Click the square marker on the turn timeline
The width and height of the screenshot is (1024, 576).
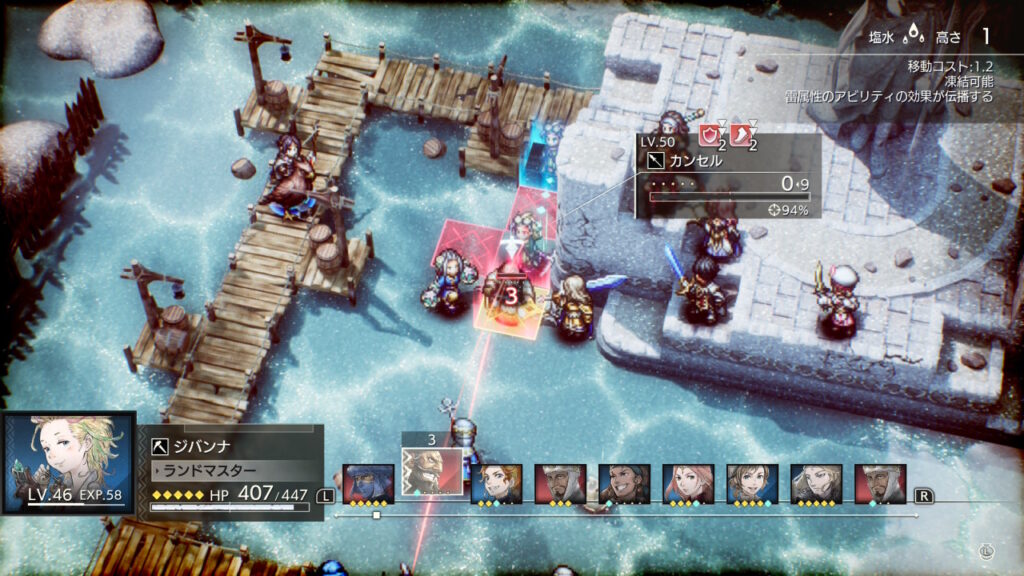click(376, 515)
